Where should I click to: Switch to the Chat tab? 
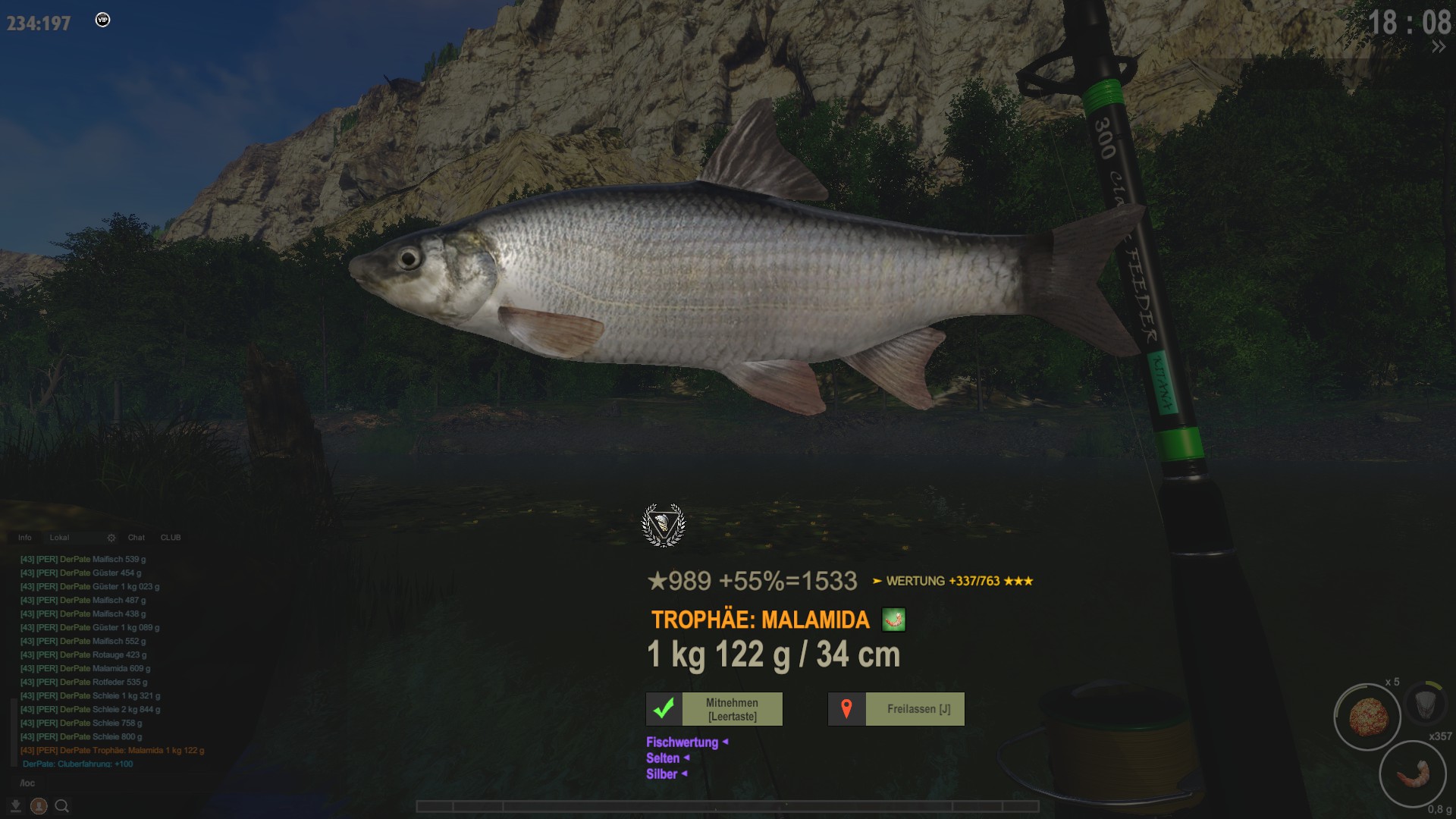136,538
